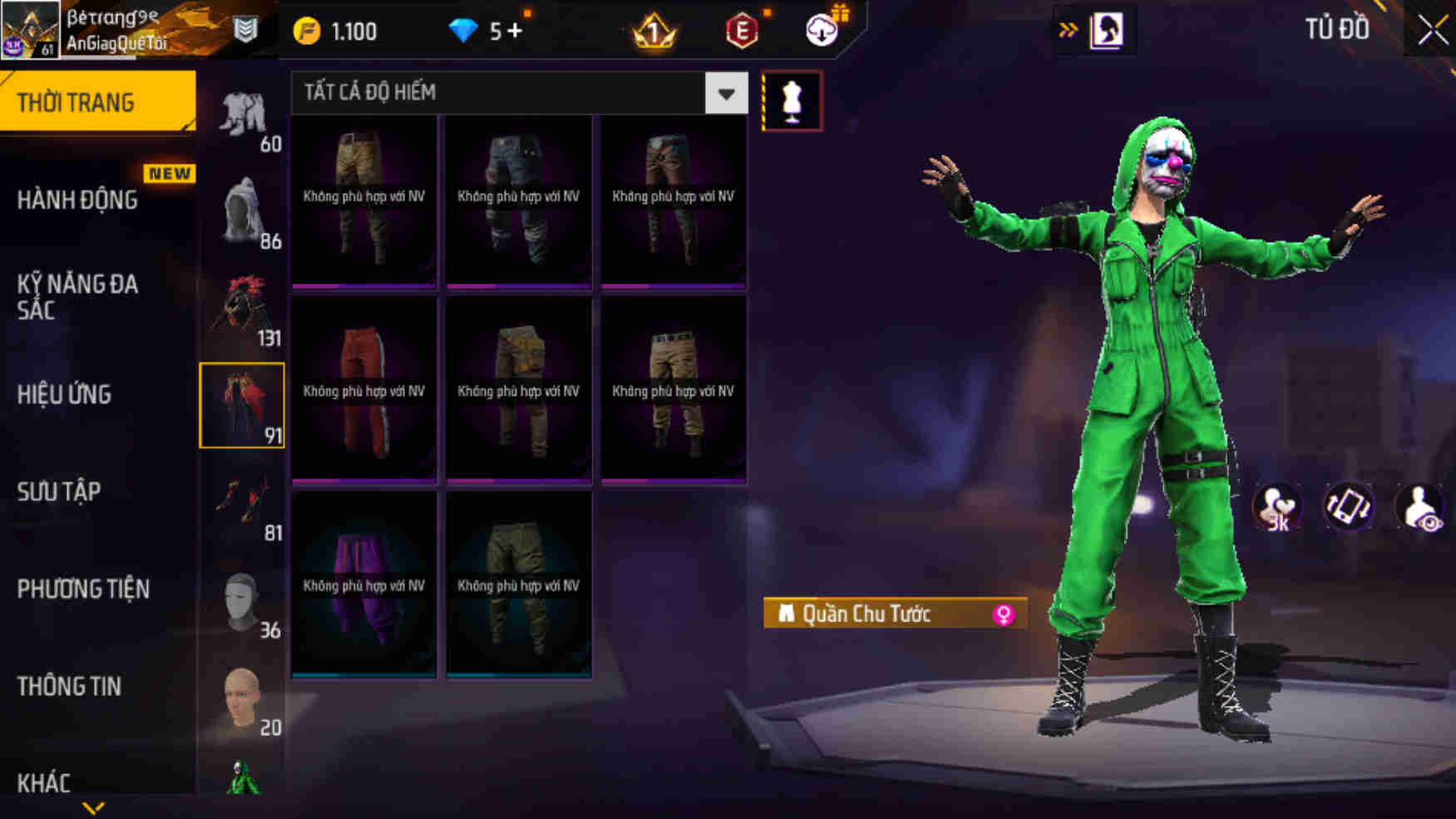Screen dimensions: 1456x819
Task: Expand the chevron below the KHÁC category
Action: click(91, 808)
